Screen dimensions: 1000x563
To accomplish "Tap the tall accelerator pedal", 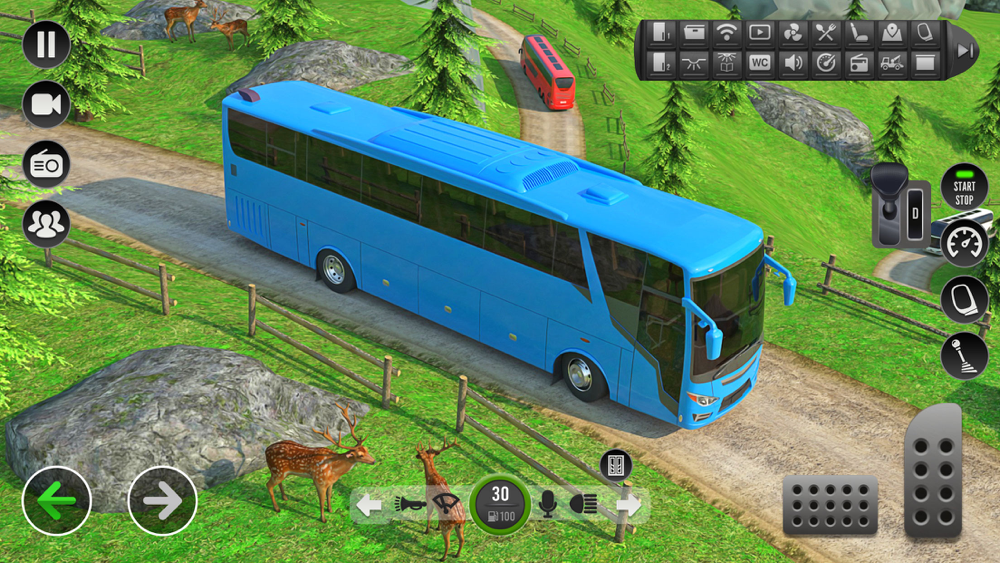I will click(x=933, y=471).
